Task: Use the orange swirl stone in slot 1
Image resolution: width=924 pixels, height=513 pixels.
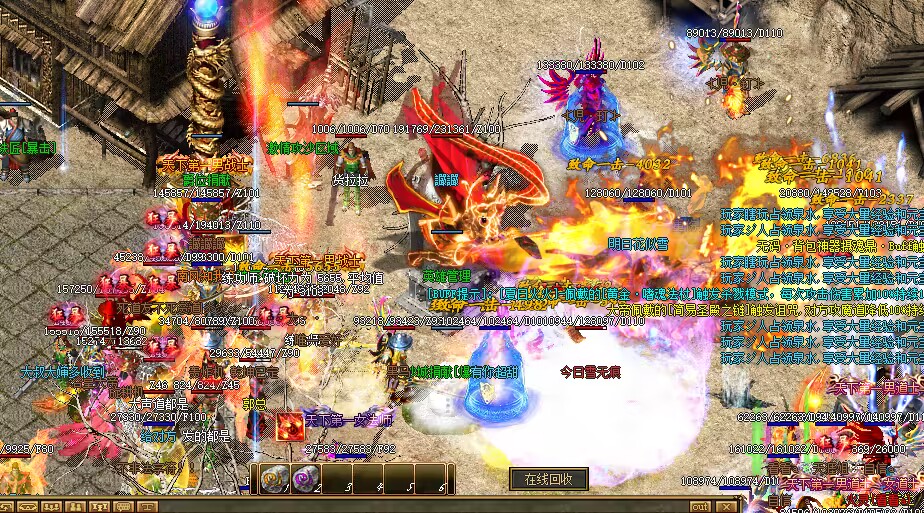Action: pyautogui.click(x=274, y=479)
